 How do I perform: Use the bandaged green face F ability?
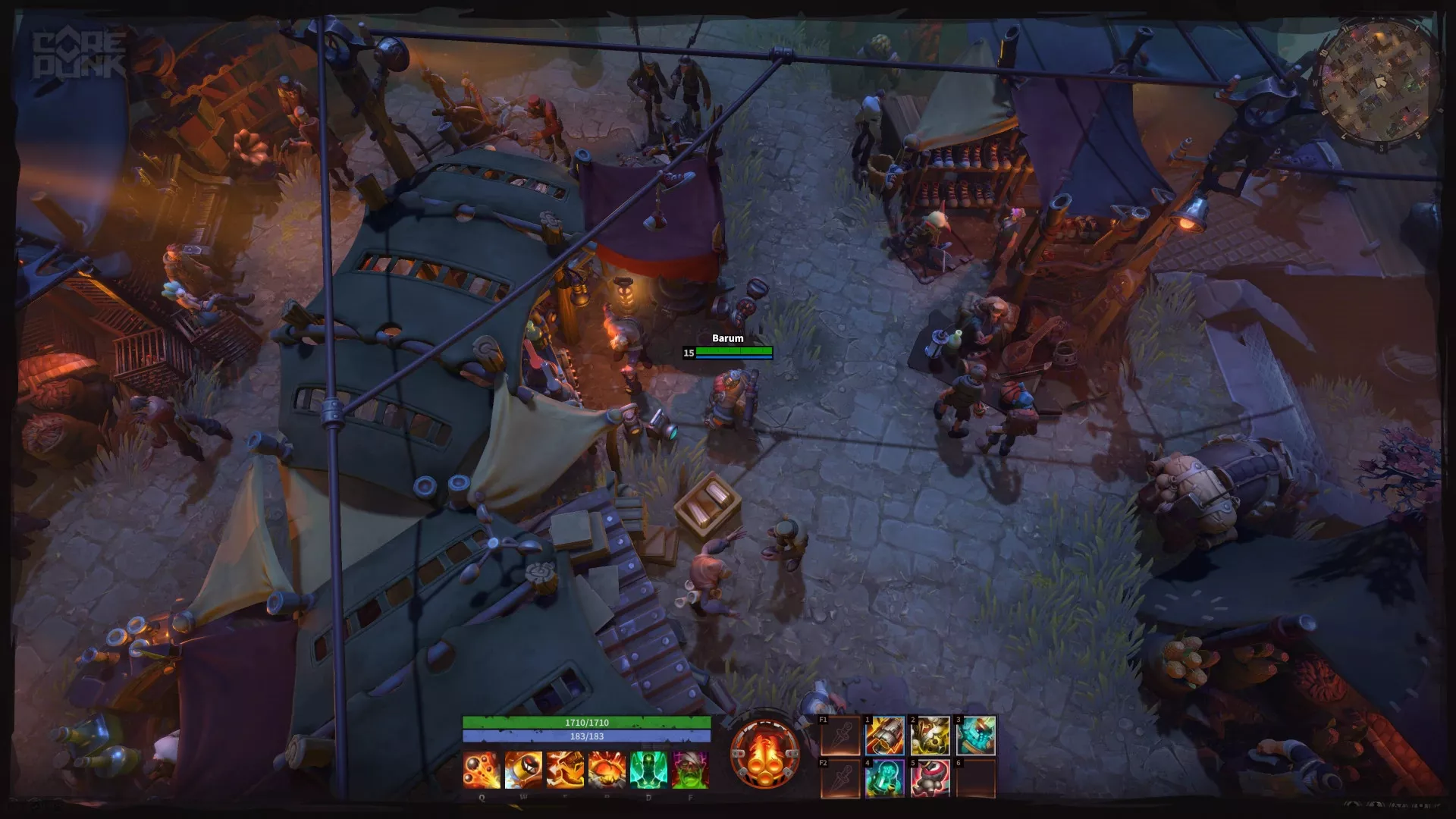(690, 770)
